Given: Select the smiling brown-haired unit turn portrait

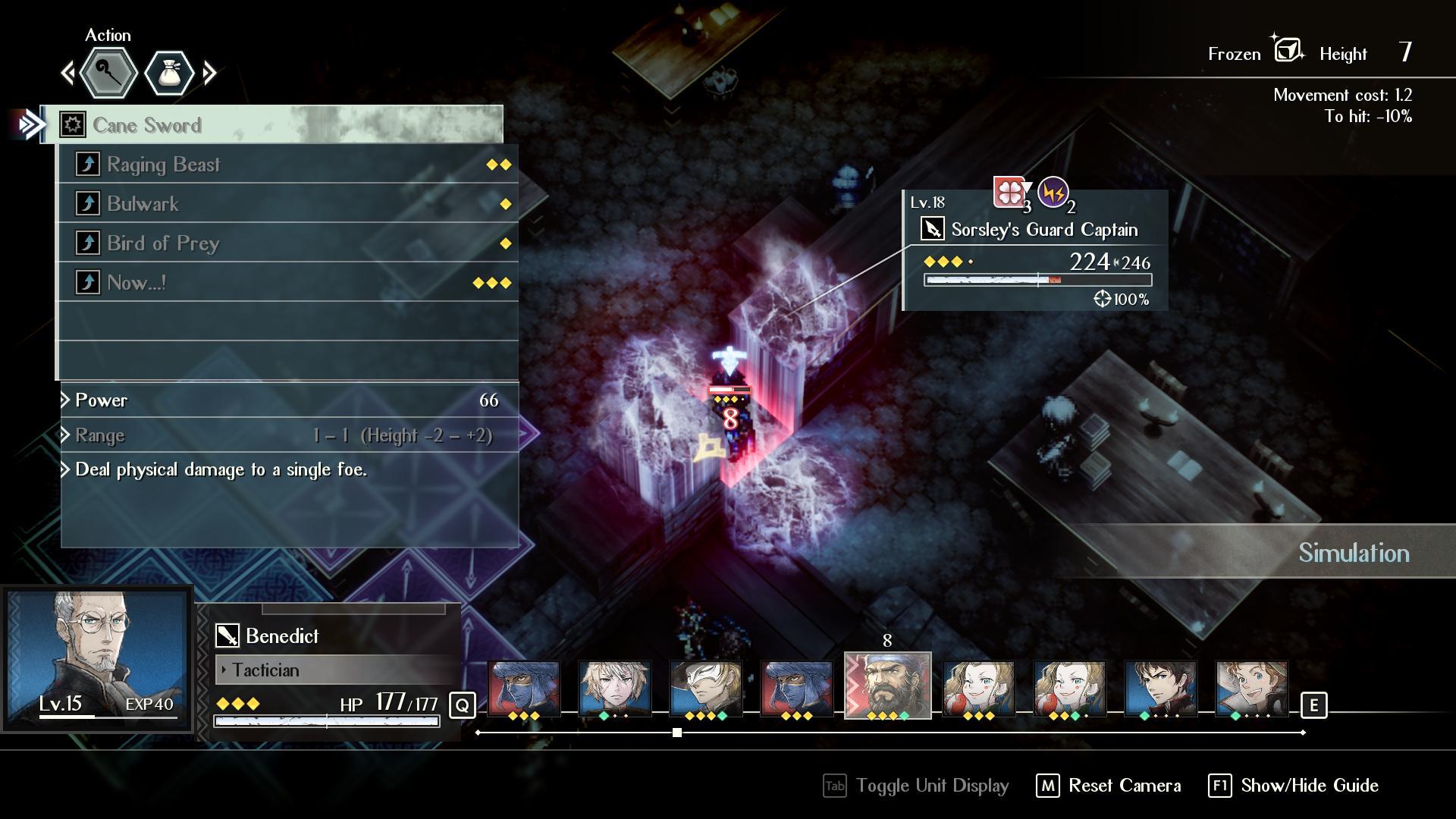Looking at the screenshot, I should point(1251,689).
